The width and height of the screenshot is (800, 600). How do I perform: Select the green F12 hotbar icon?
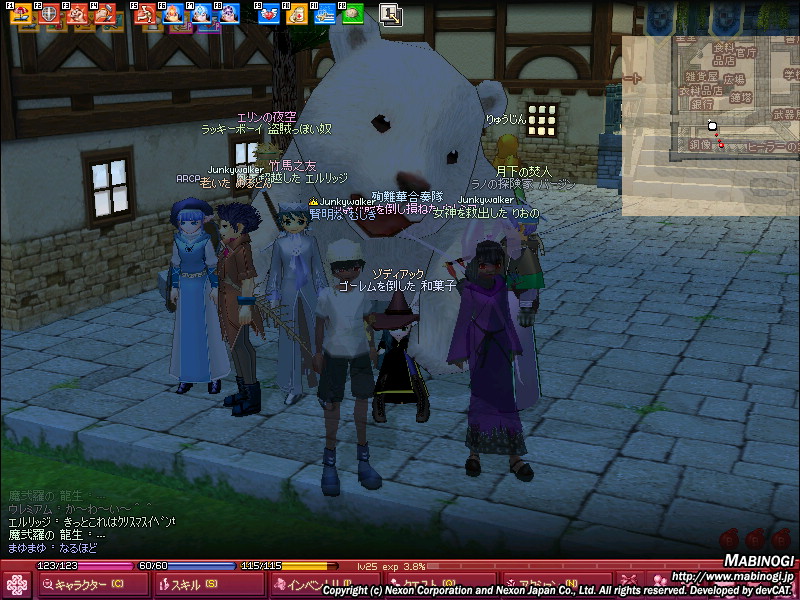pos(352,14)
